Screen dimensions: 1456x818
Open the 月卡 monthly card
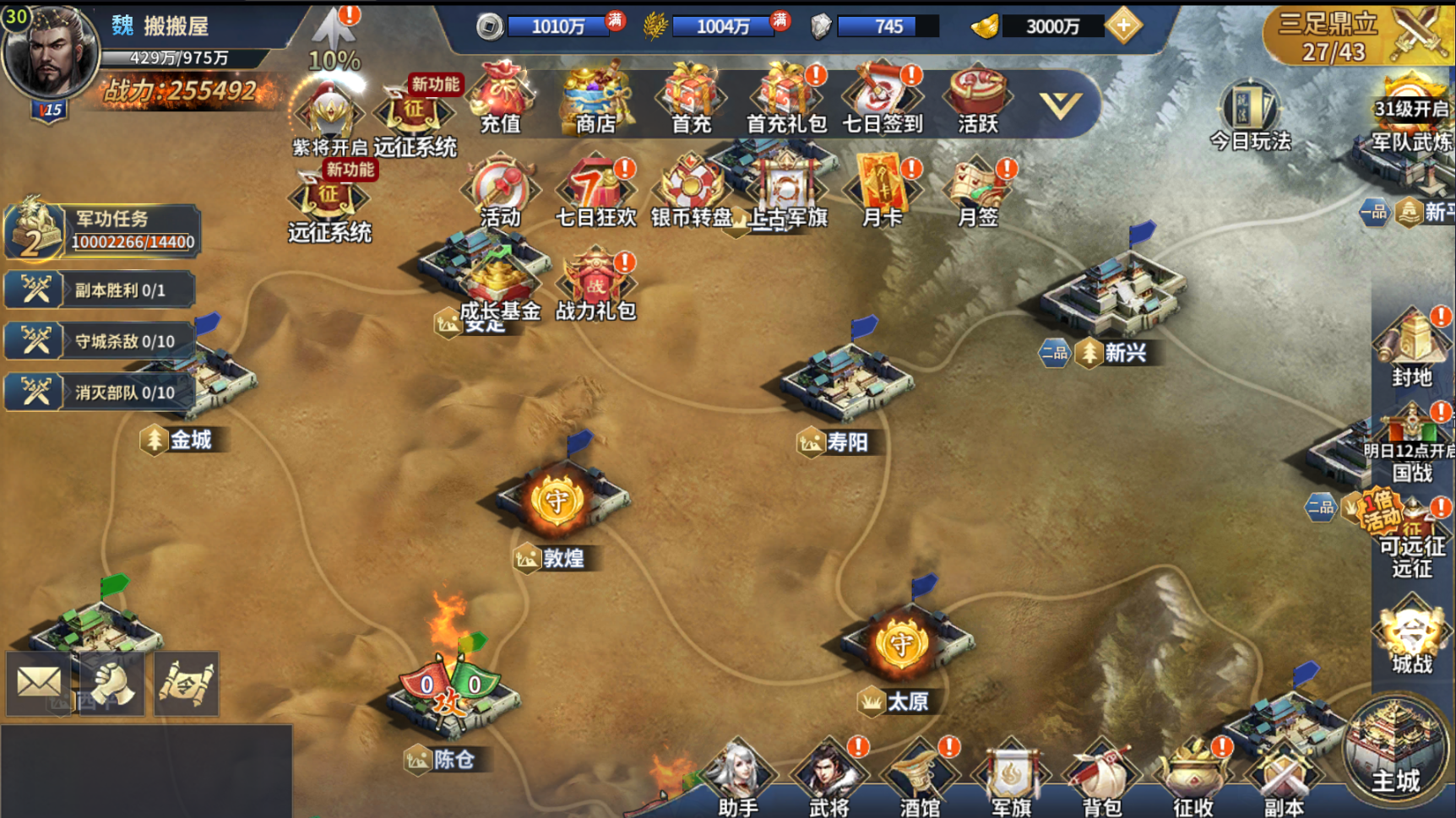click(x=882, y=191)
